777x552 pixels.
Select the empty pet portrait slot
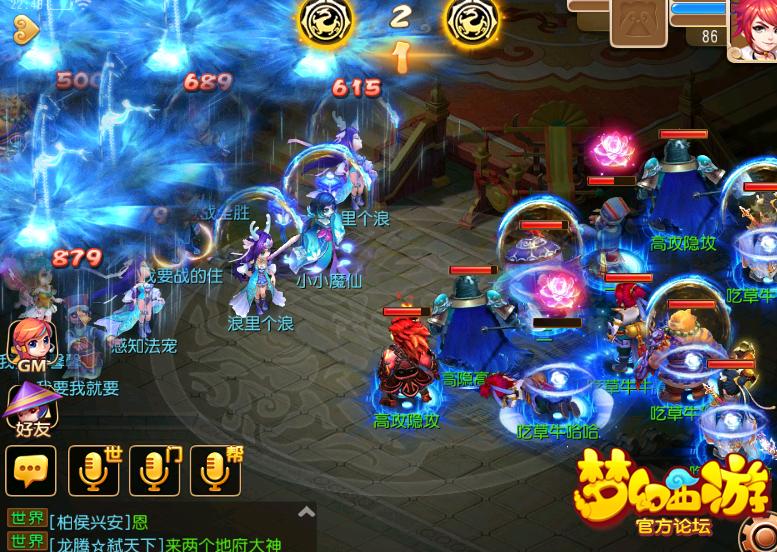(638, 22)
